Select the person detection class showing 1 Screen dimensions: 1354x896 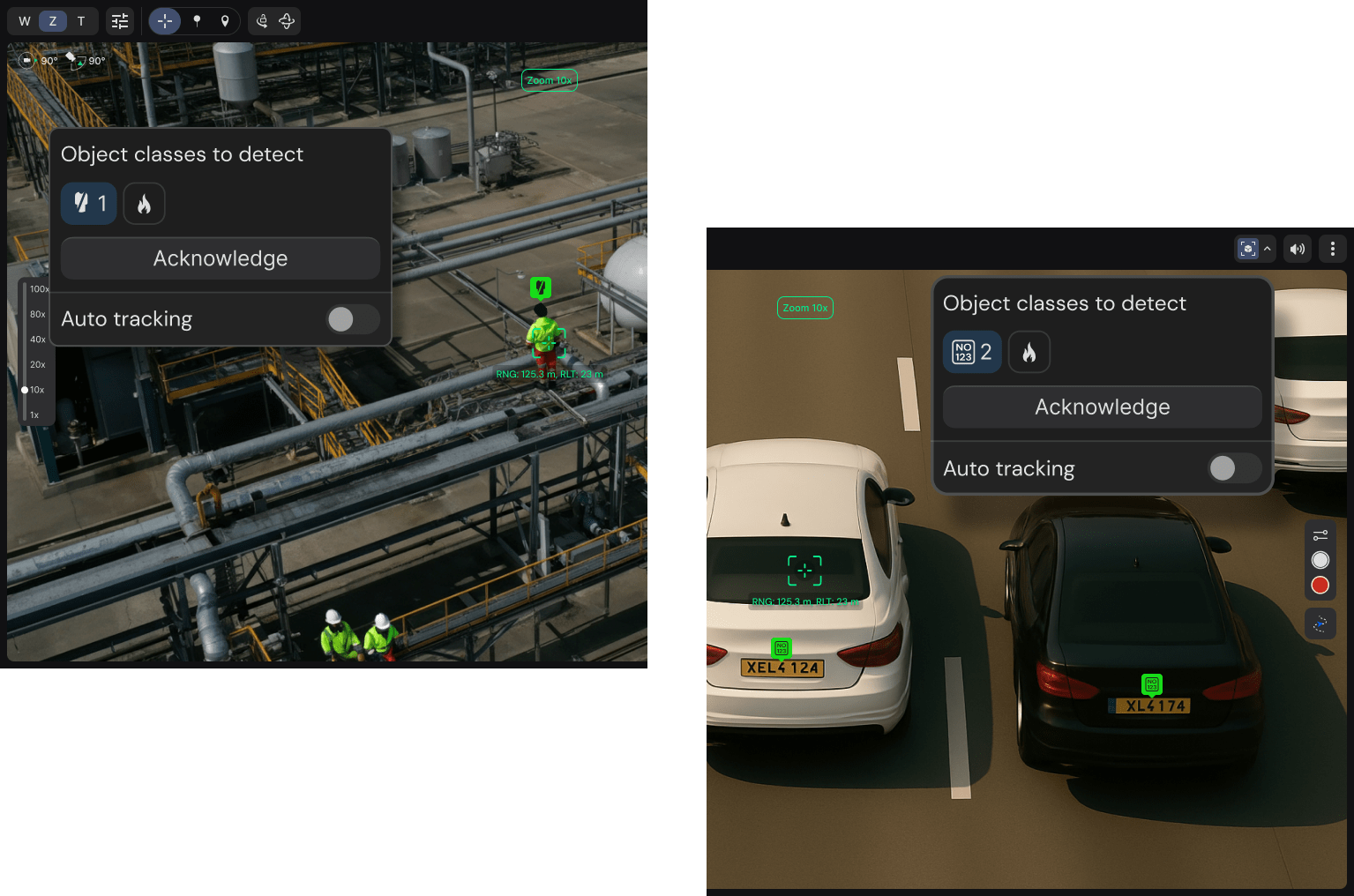coord(89,204)
